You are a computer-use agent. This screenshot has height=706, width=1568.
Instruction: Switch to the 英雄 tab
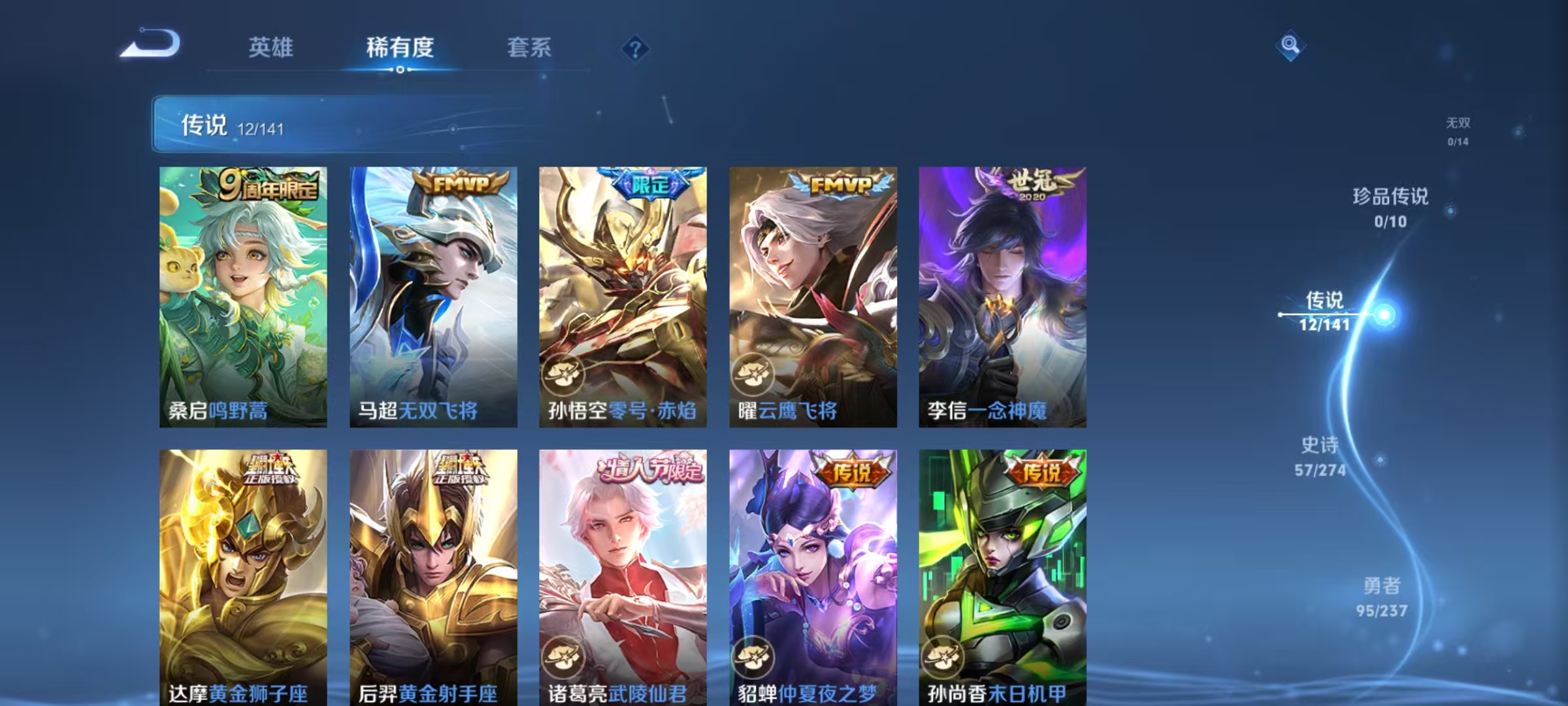(x=270, y=47)
